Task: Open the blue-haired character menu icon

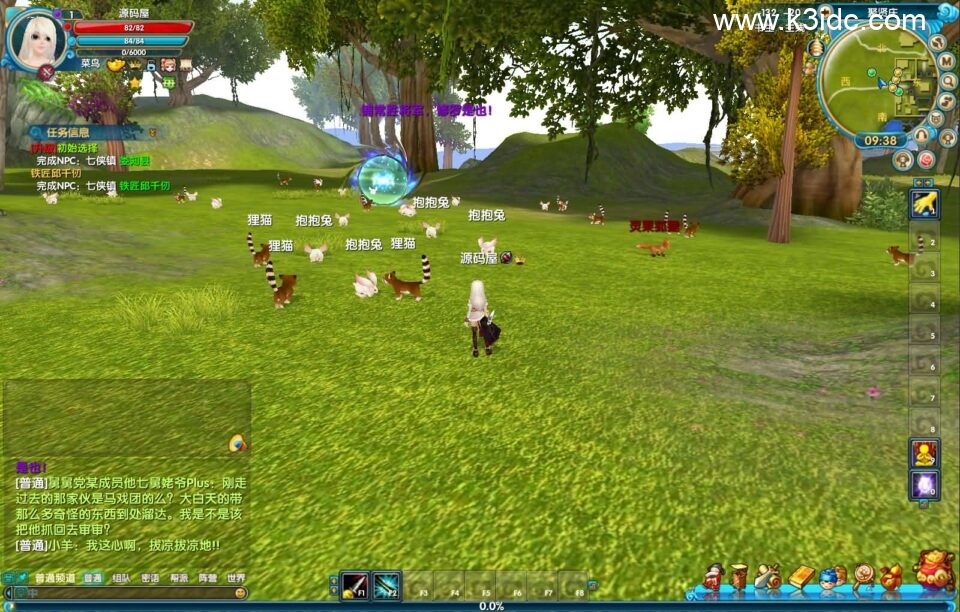Action: pos(829,578)
